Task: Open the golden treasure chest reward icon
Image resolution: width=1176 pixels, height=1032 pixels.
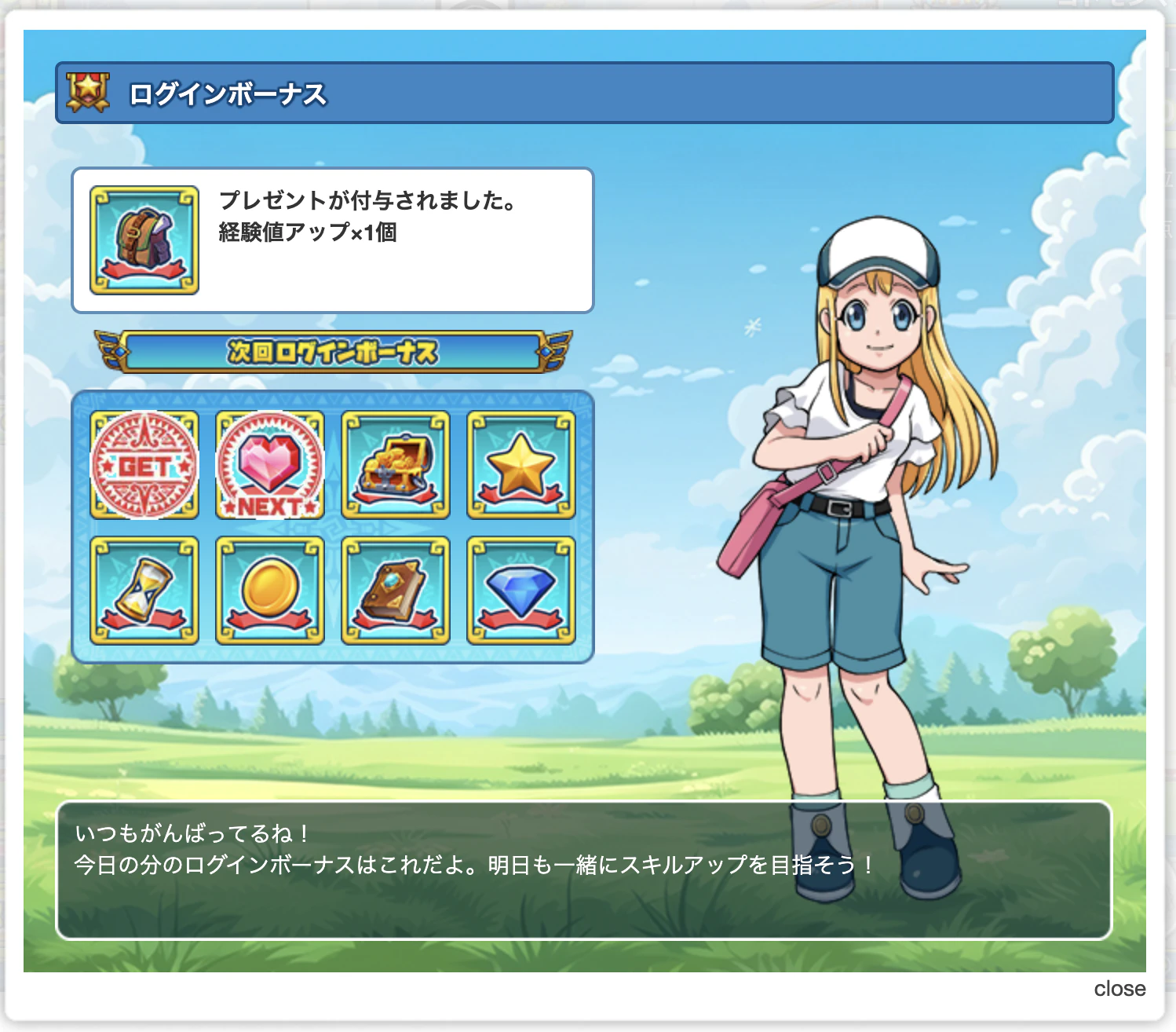Action: tap(396, 467)
